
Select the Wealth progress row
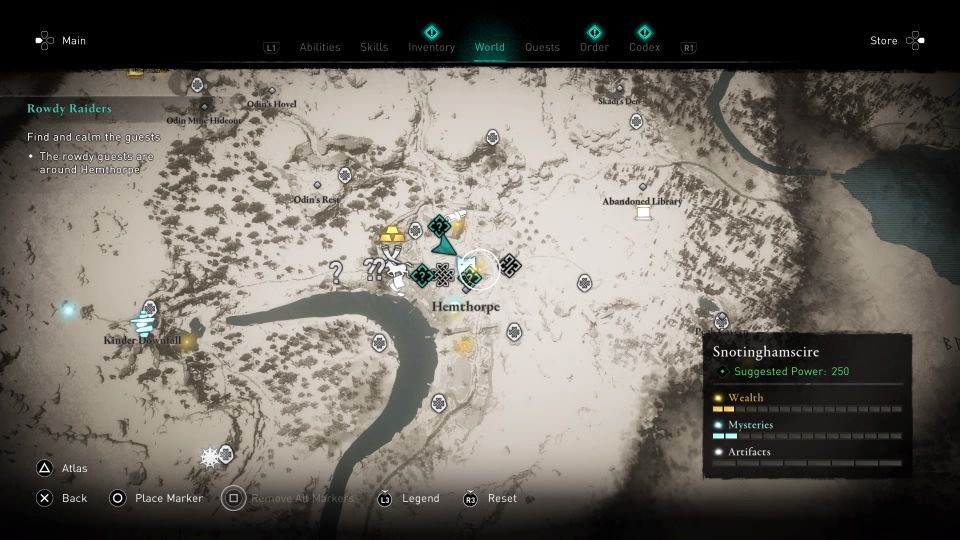click(806, 403)
